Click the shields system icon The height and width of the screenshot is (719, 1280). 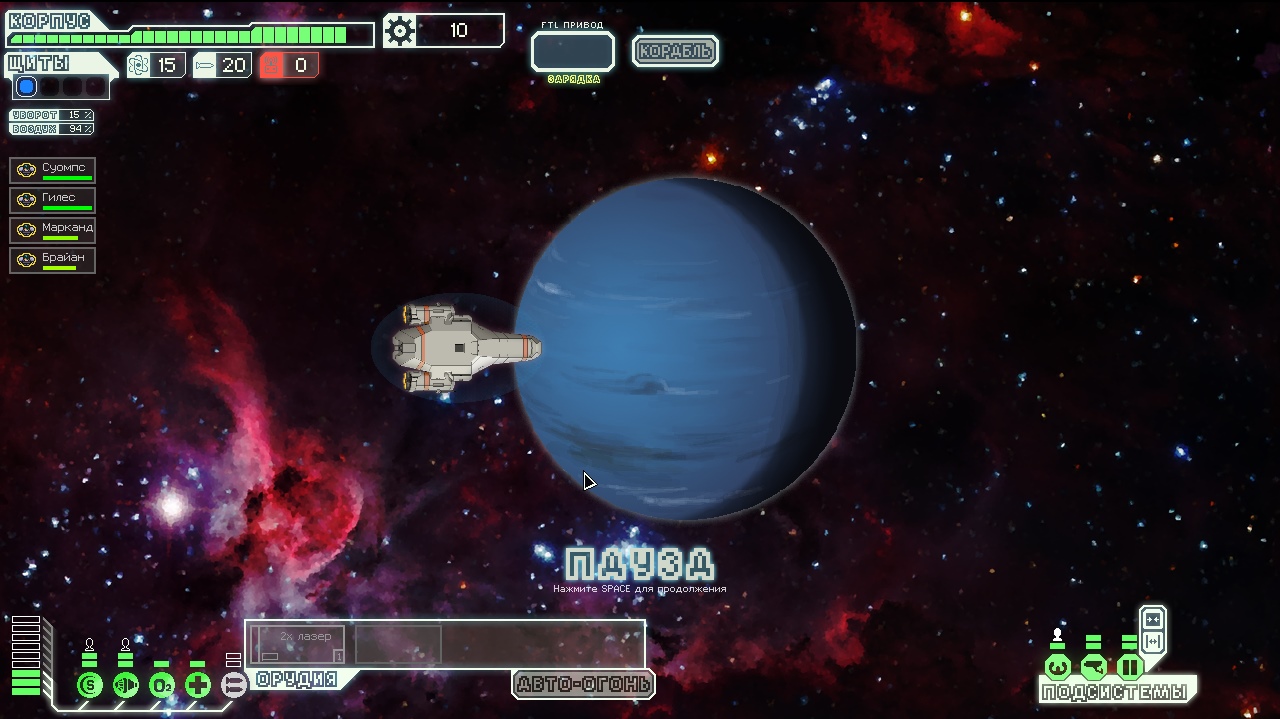tap(90, 685)
